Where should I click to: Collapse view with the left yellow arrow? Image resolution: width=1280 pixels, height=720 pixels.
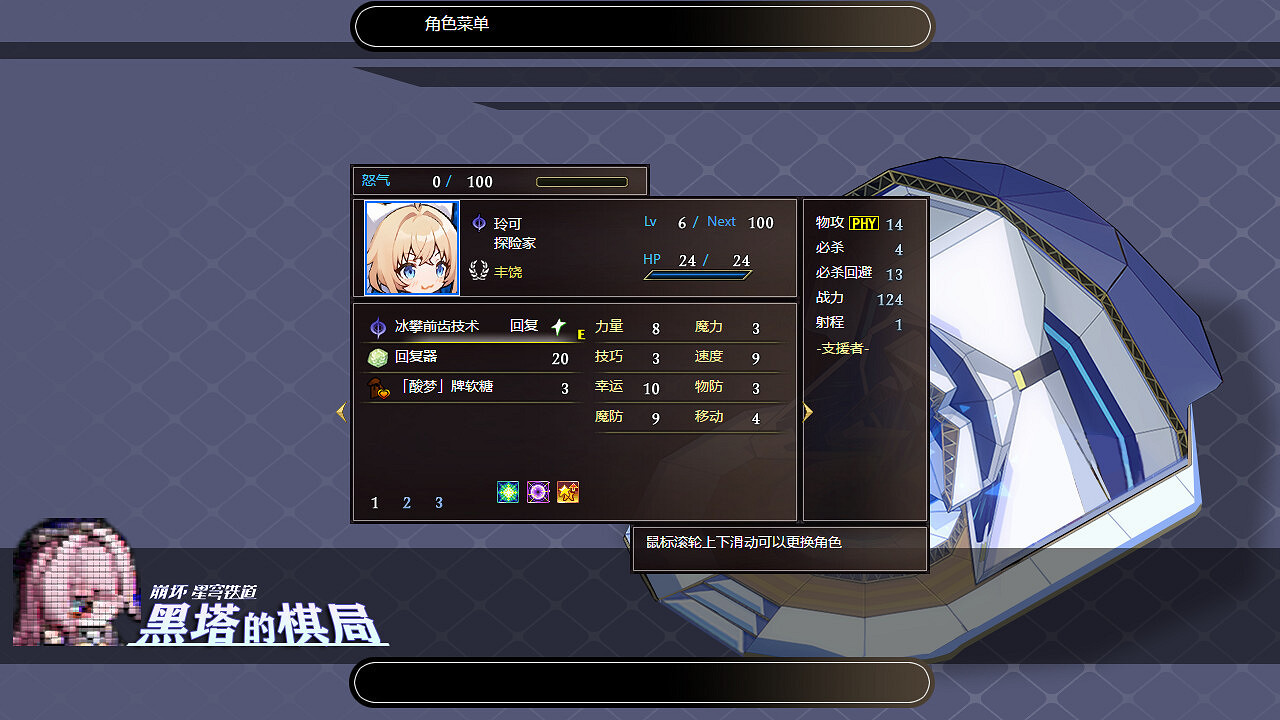341,412
